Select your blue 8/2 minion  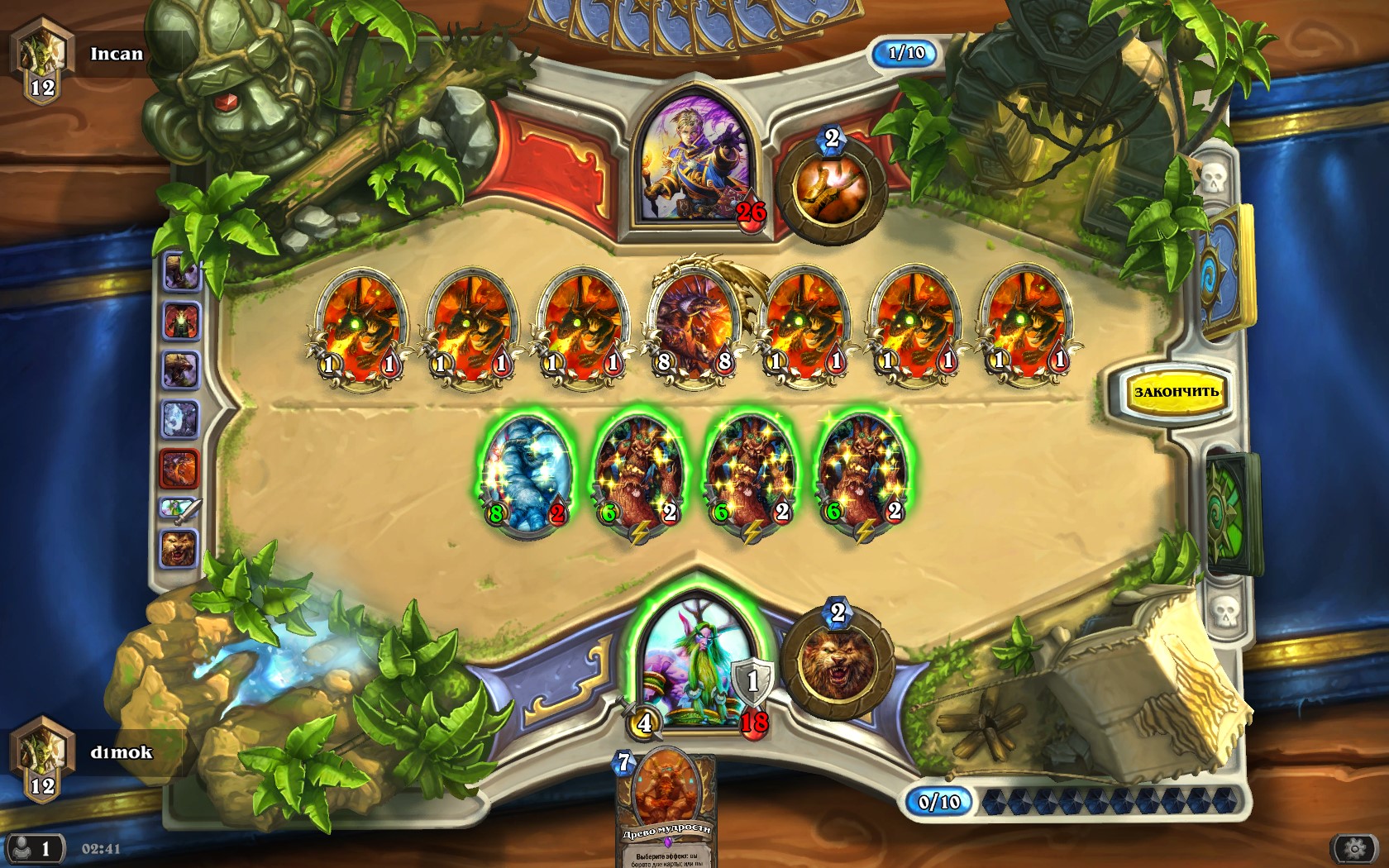click(x=526, y=473)
